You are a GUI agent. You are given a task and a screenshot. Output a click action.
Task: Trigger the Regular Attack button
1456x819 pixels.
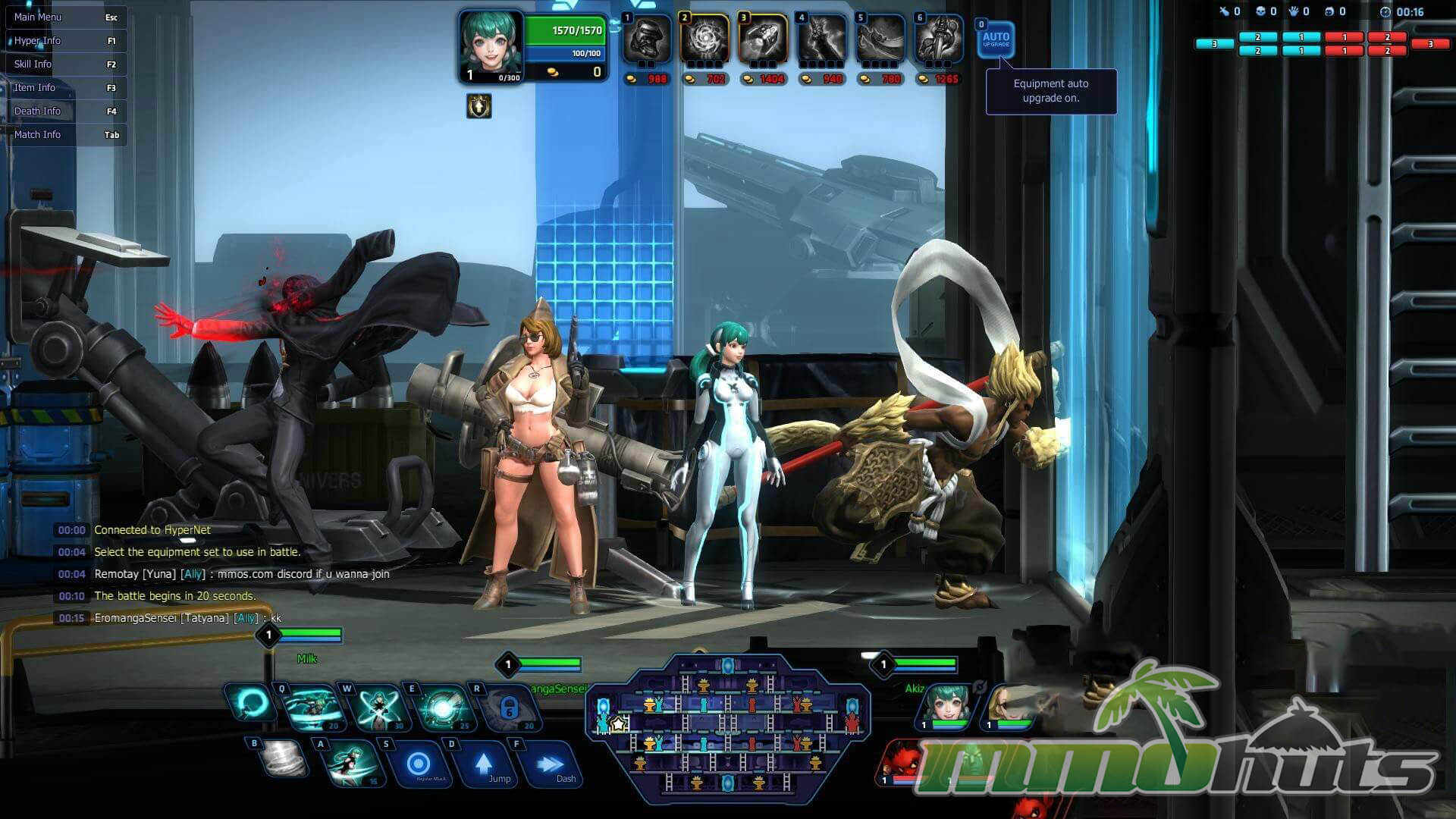click(419, 764)
